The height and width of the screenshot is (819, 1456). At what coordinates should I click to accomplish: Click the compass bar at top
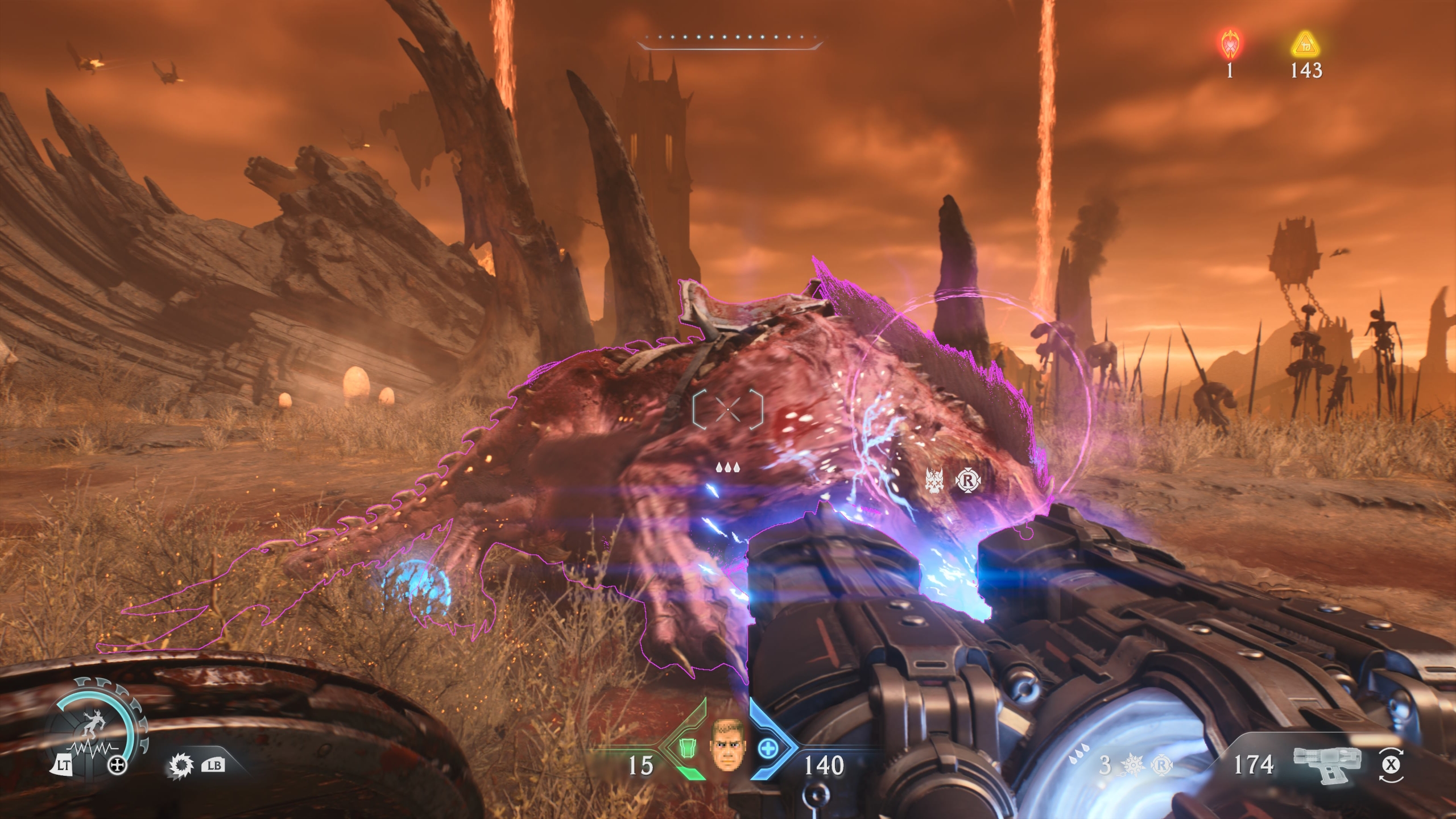click(x=730, y=40)
